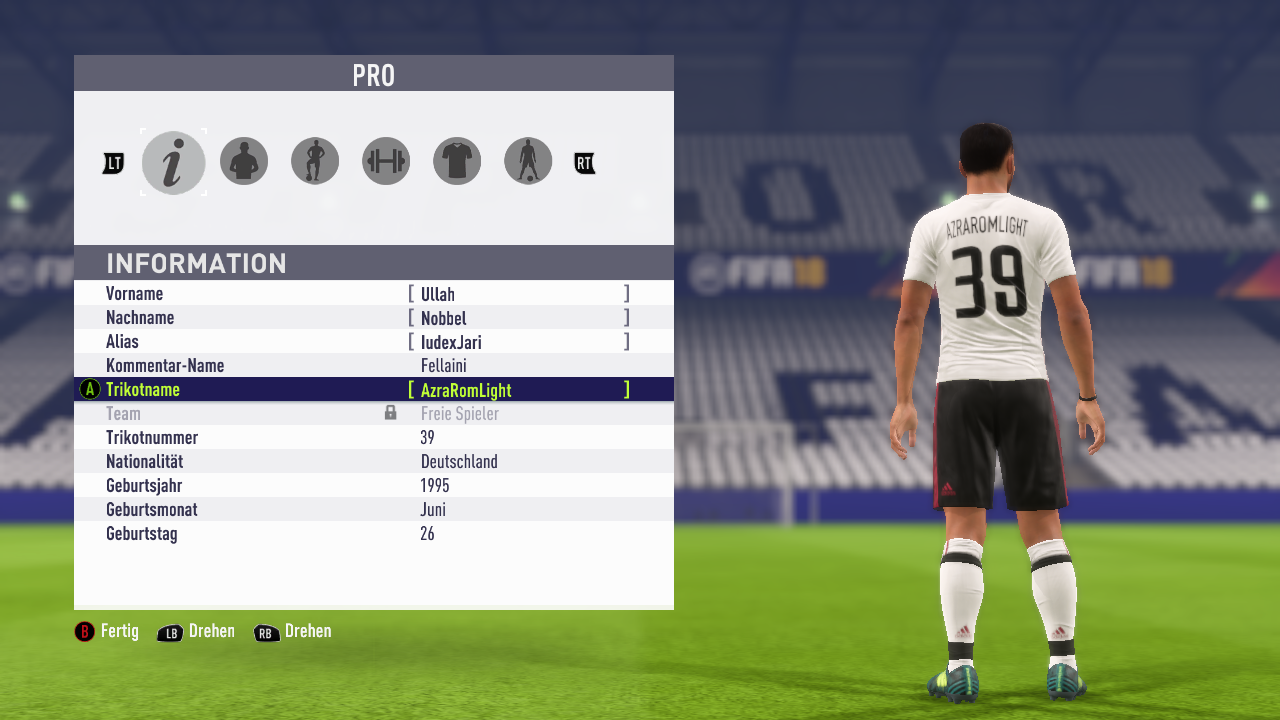Select the Kommentar-Name row
Viewport: 1280px width, 720px height.
pyautogui.click(x=373, y=366)
